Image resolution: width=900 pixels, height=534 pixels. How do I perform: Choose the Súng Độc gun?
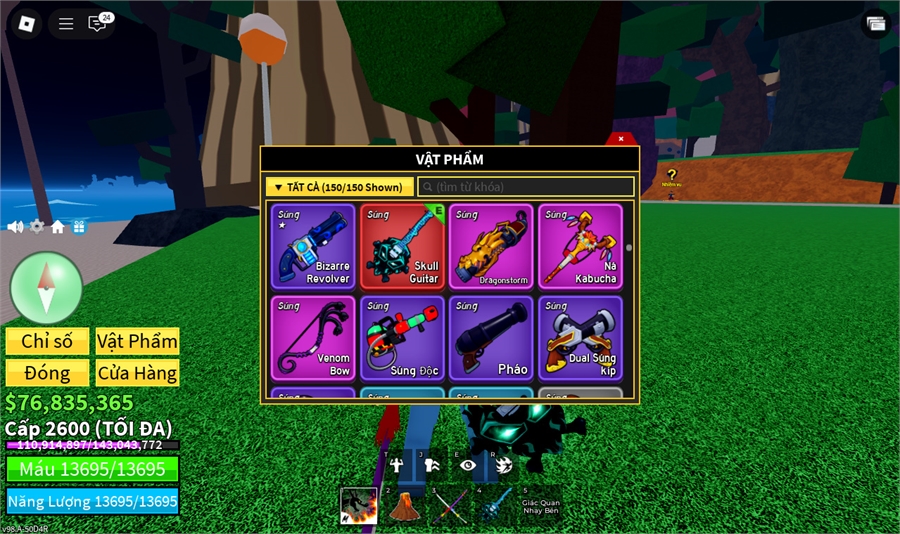[402, 338]
